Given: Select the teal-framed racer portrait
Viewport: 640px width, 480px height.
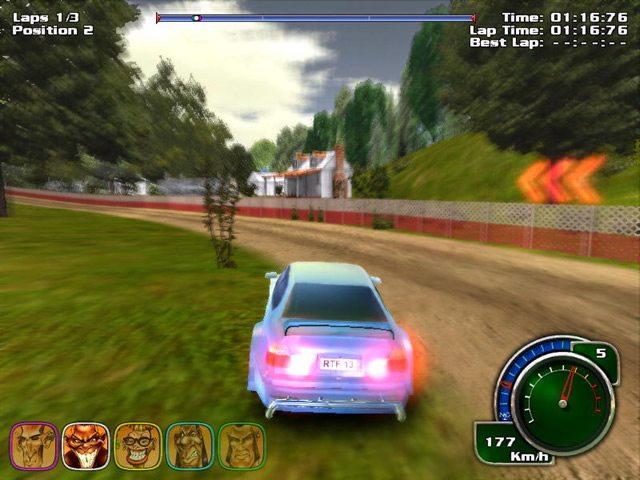Looking at the screenshot, I should point(189,445).
